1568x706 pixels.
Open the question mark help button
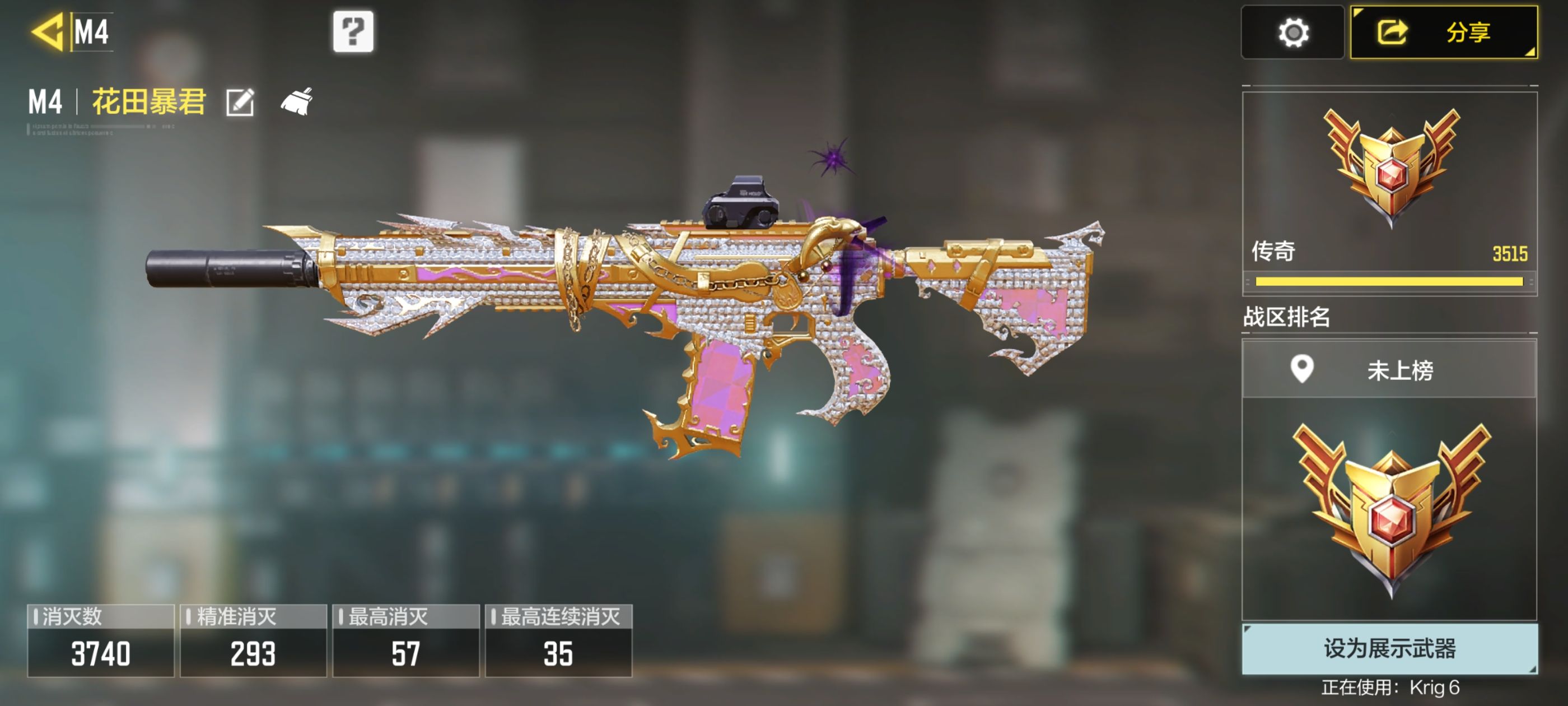[x=353, y=31]
